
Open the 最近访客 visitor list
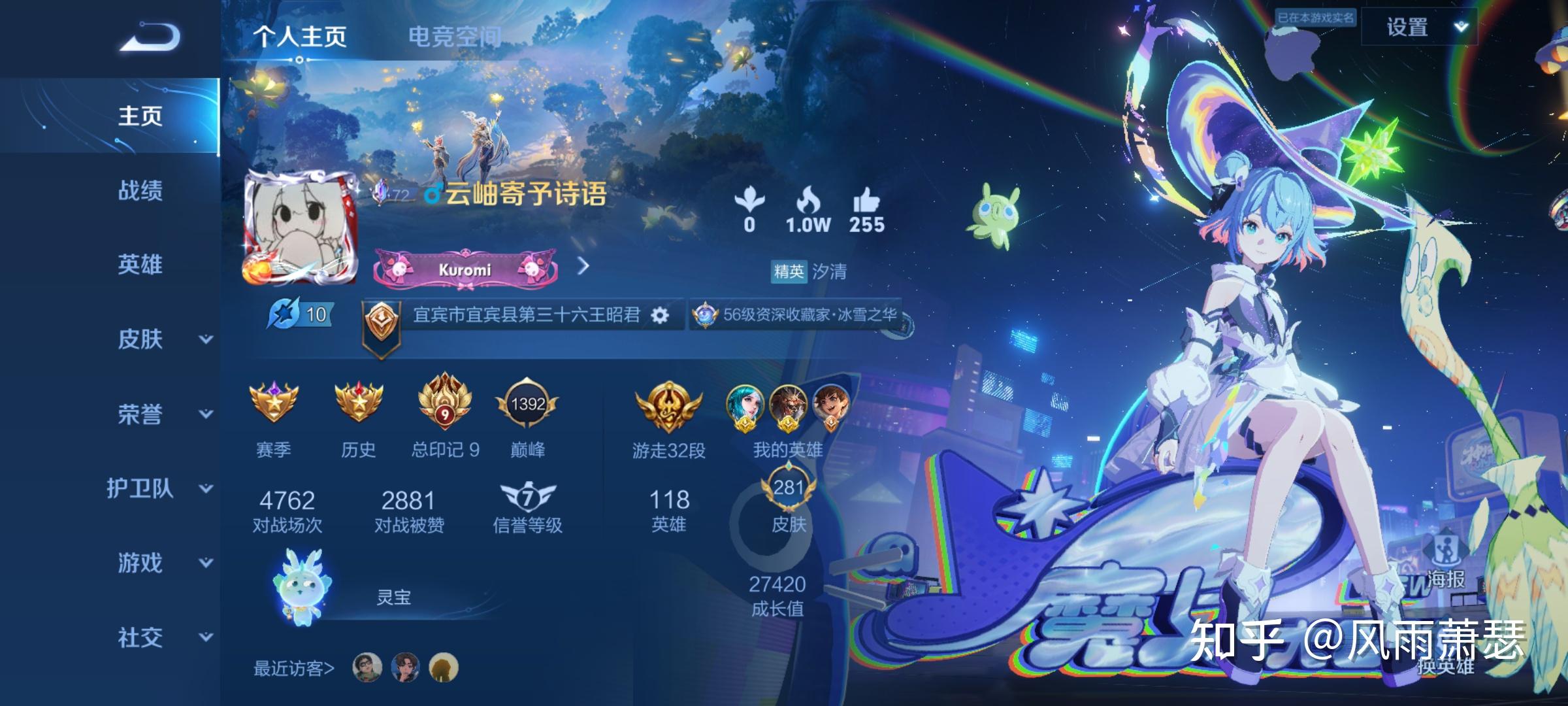click(294, 668)
